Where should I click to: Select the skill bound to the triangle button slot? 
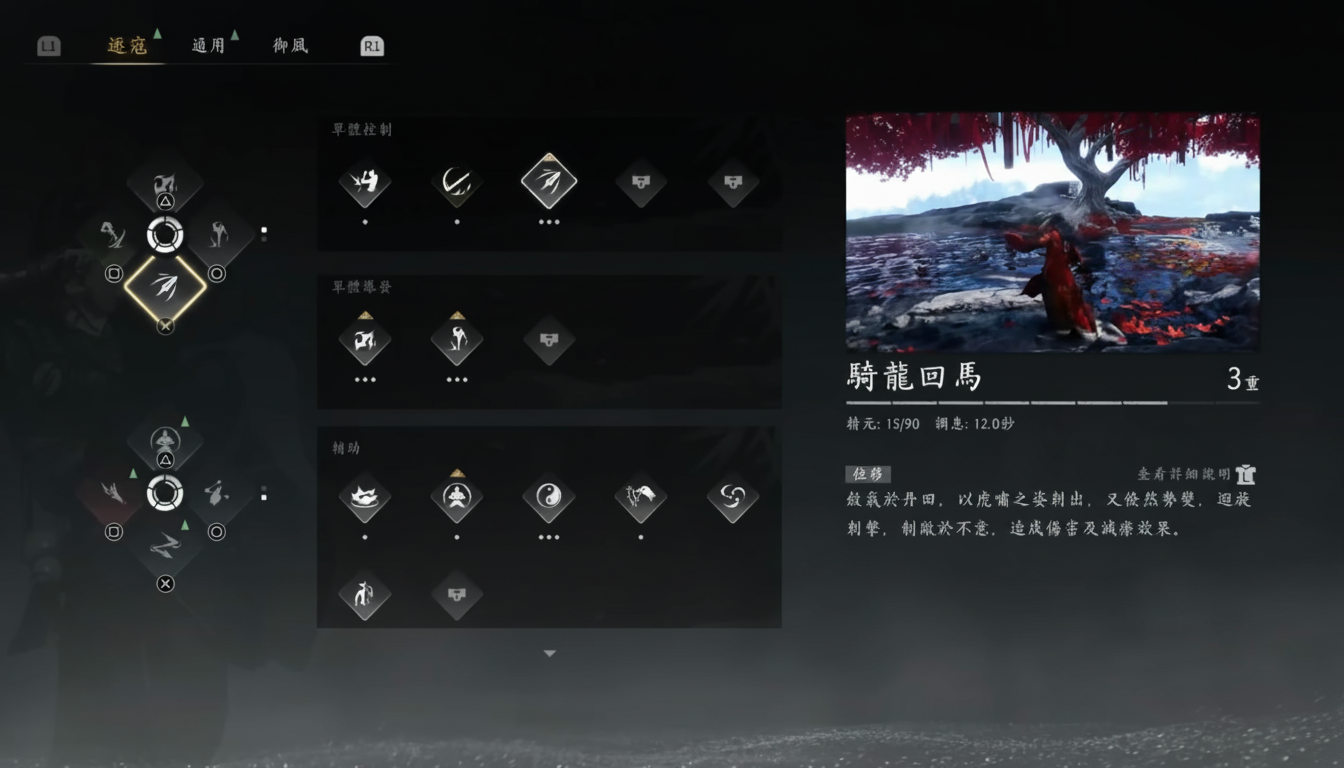coord(165,185)
